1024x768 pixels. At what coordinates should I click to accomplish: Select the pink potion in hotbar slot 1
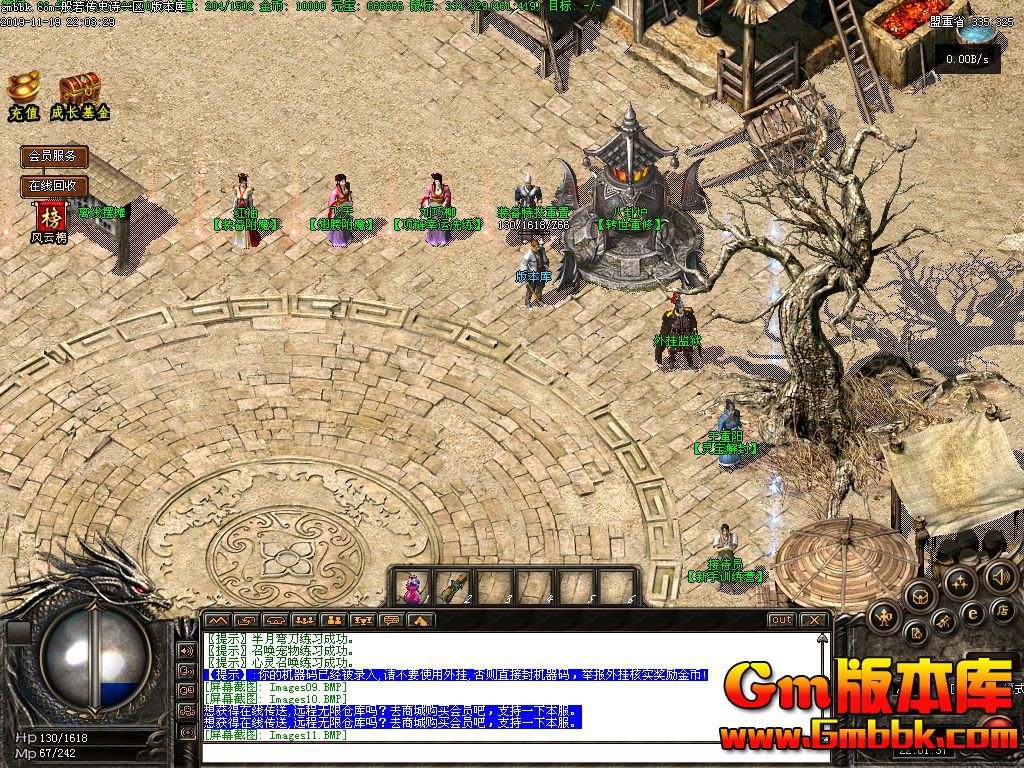pos(412,587)
